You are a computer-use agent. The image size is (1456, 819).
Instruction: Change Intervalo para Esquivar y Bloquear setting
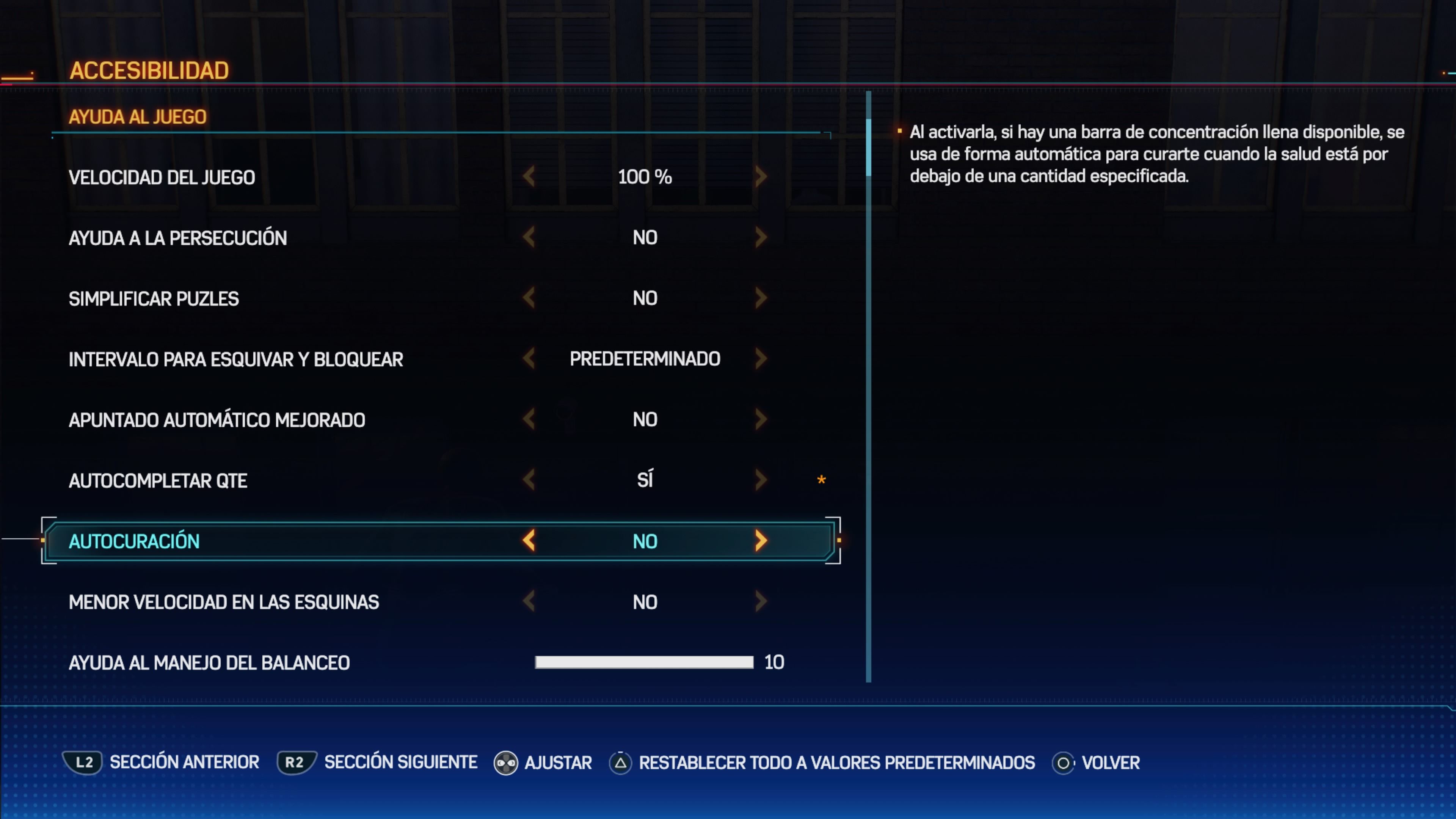(761, 358)
